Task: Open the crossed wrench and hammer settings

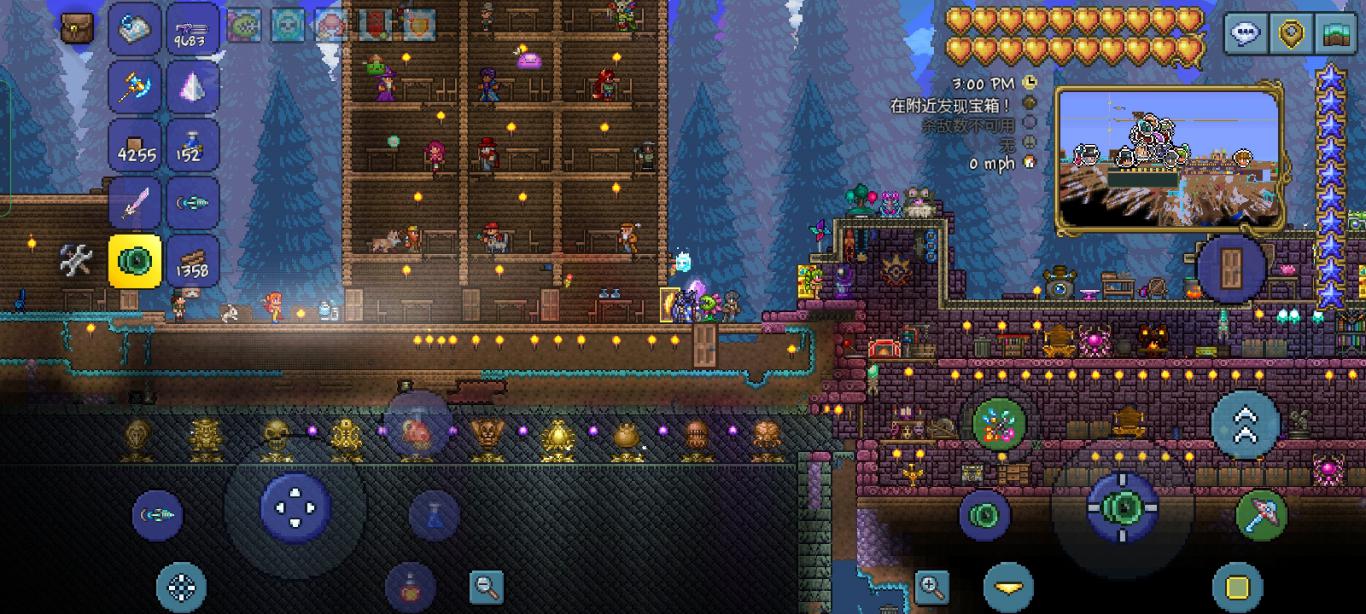Action: pyautogui.click(x=76, y=261)
